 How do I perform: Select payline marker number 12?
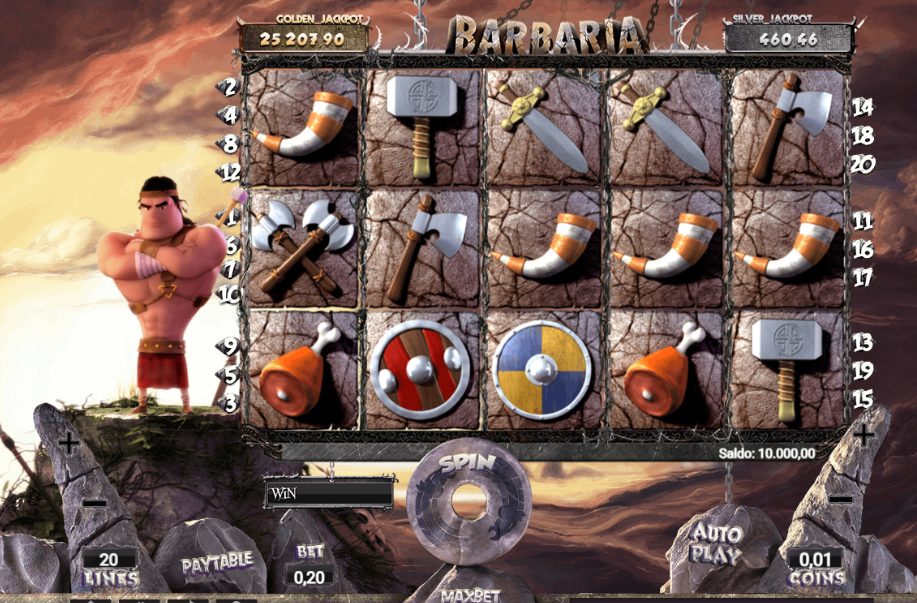[230, 172]
